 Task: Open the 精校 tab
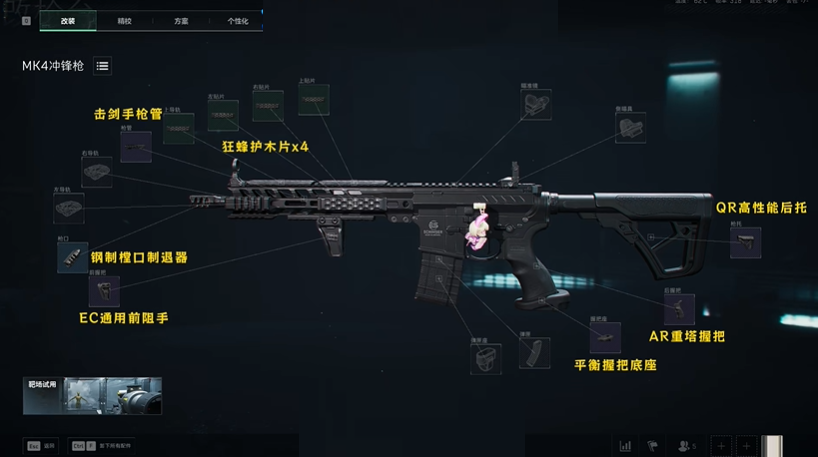click(124, 20)
